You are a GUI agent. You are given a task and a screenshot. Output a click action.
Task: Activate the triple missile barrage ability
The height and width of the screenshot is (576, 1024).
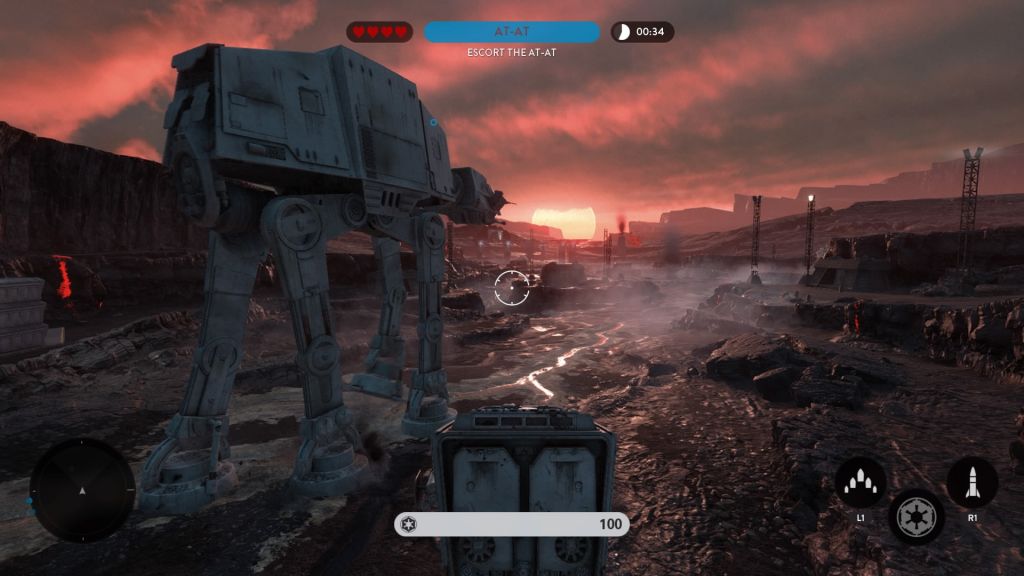point(860,483)
